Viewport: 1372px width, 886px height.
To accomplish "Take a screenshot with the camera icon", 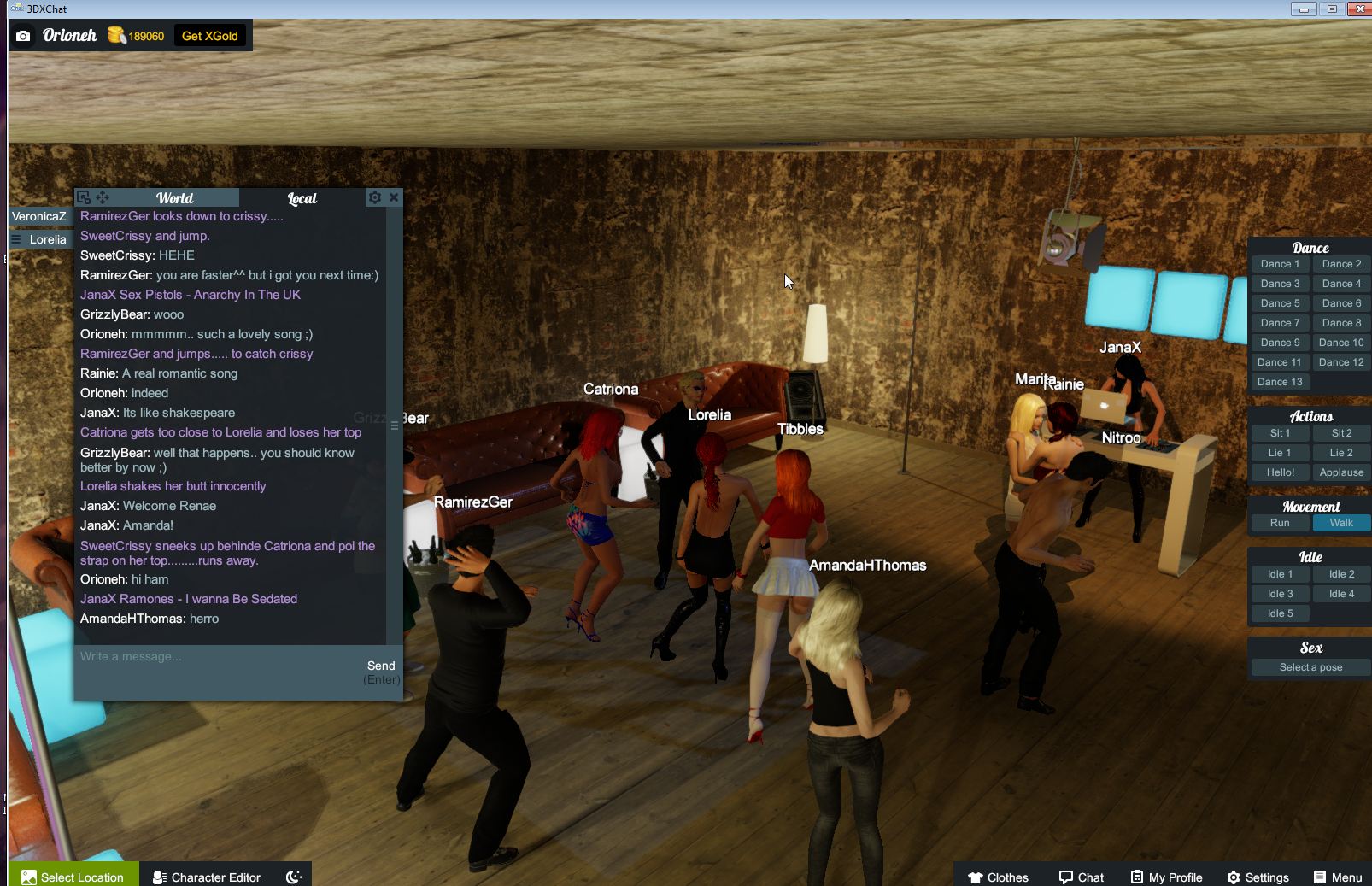I will pyautogui.click(x=23, y=36).
